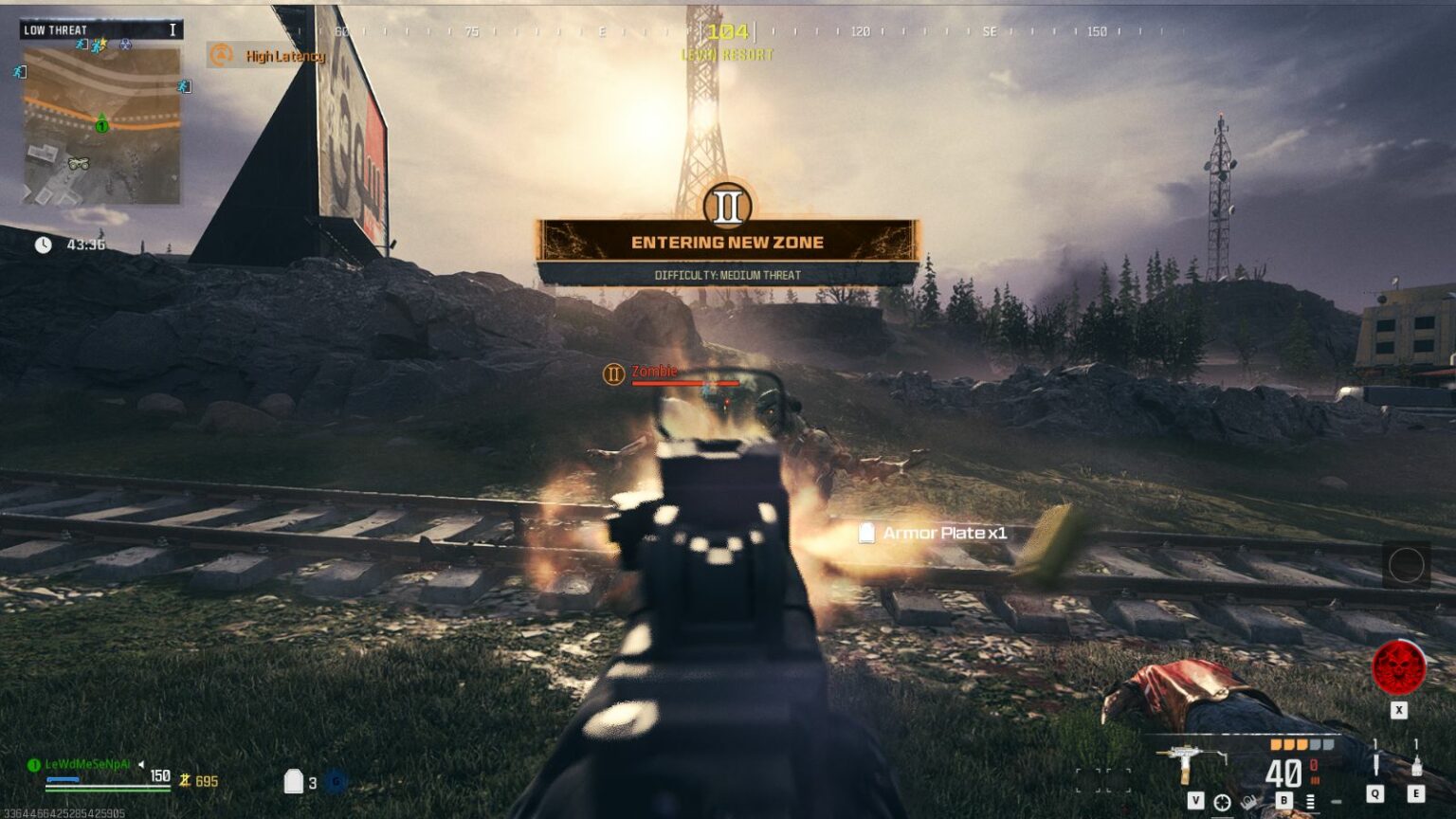Click the tactical knife icon above the Q key
1456x819 pixels.
point(1375,762)
